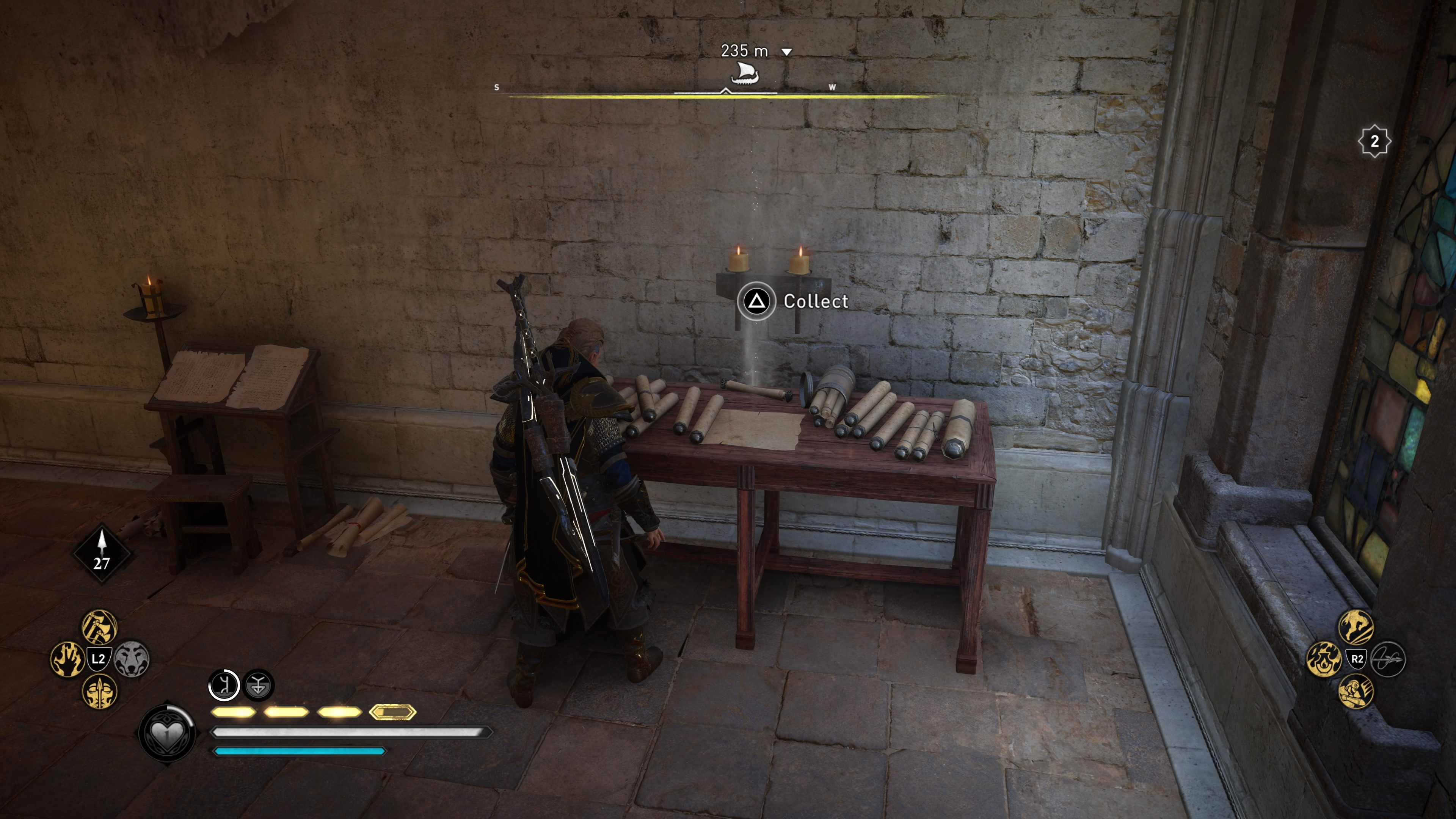Screen dimensions: 1456x819
Task: Toggle the L2 melee ability shield indicator
Action: 99,659
